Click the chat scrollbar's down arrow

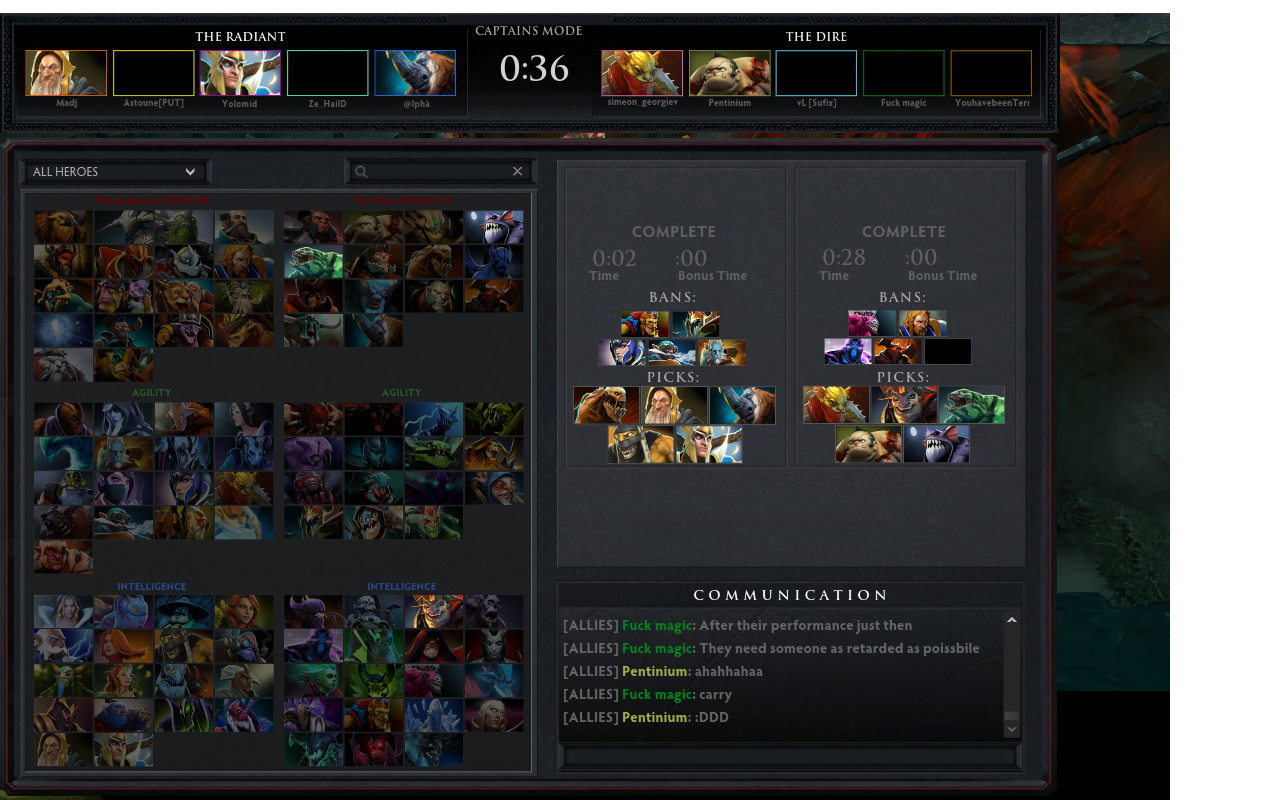pos(1011,730)
